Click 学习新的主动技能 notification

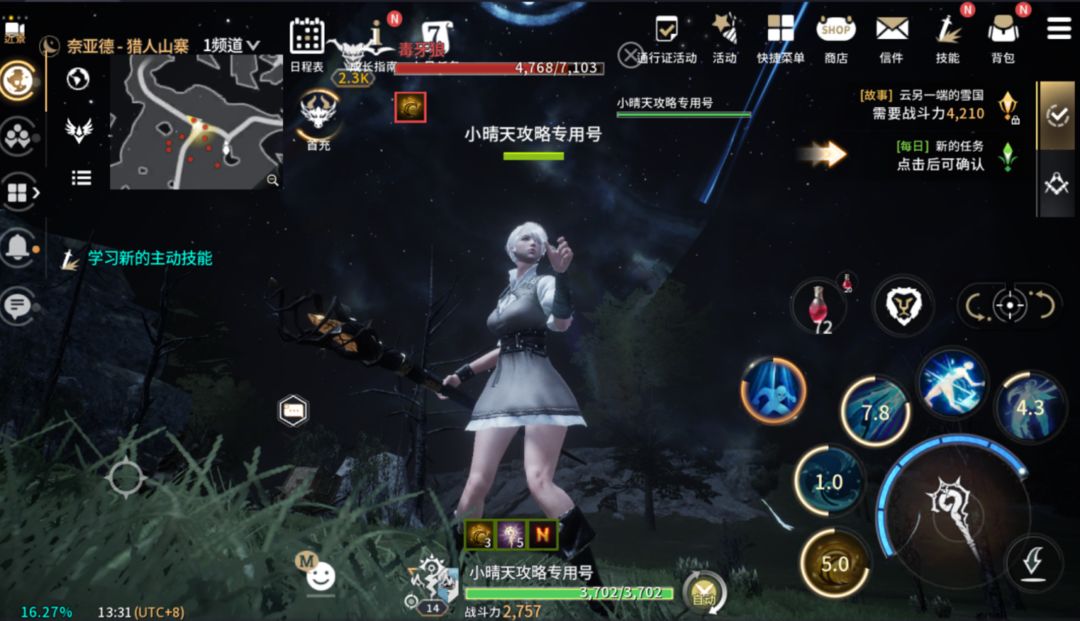pos(149,258)
